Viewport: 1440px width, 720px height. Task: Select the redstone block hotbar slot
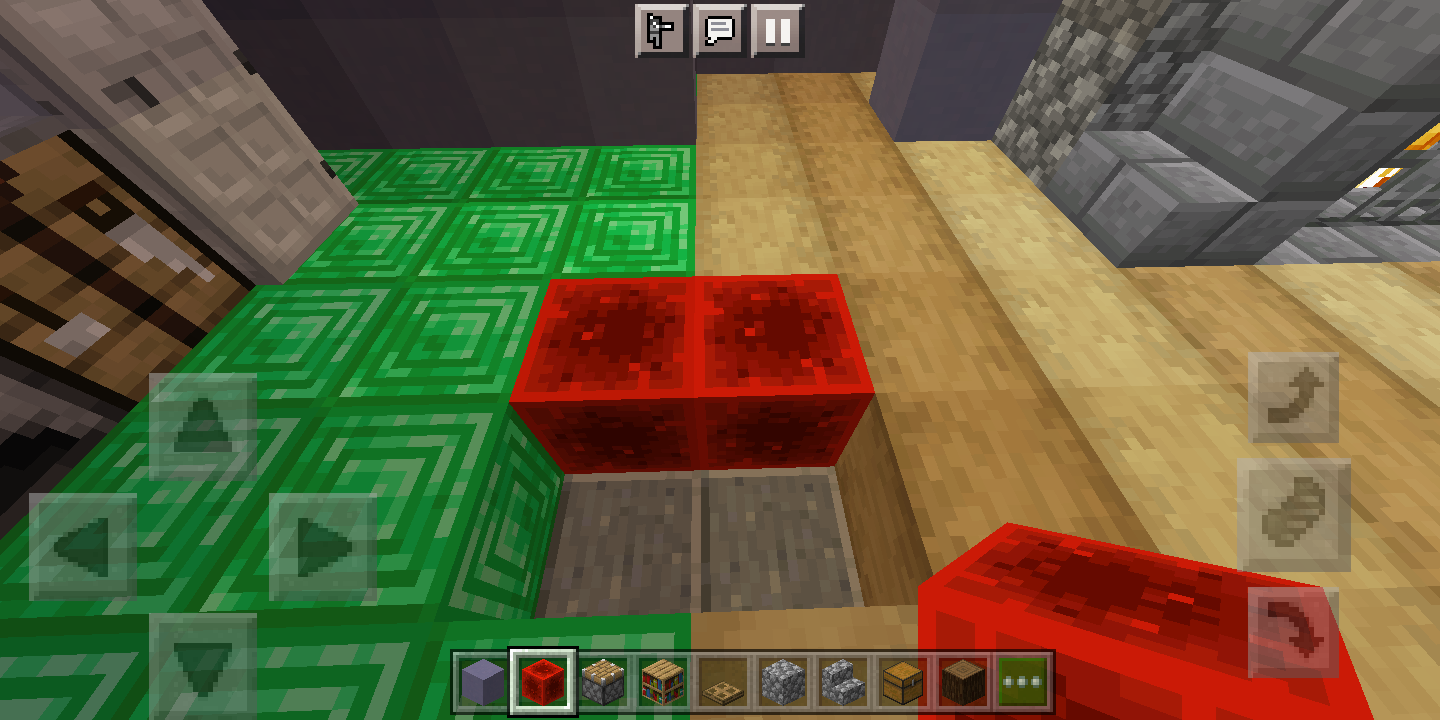click(x=541, y=678)
